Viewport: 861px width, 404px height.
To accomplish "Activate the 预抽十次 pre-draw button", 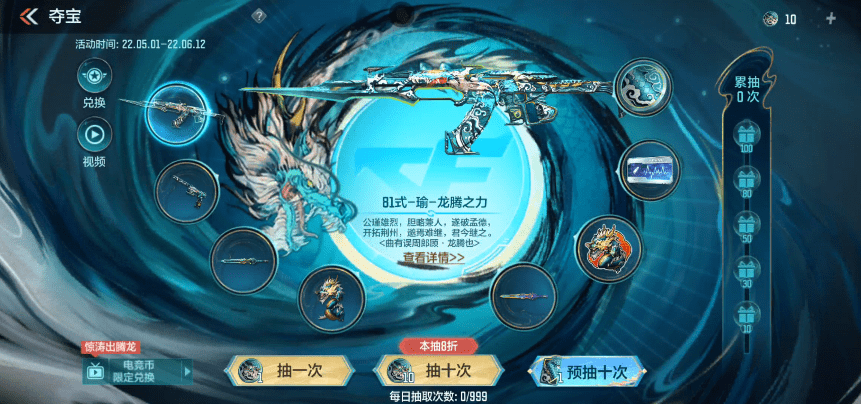I will tap(587, 371).
